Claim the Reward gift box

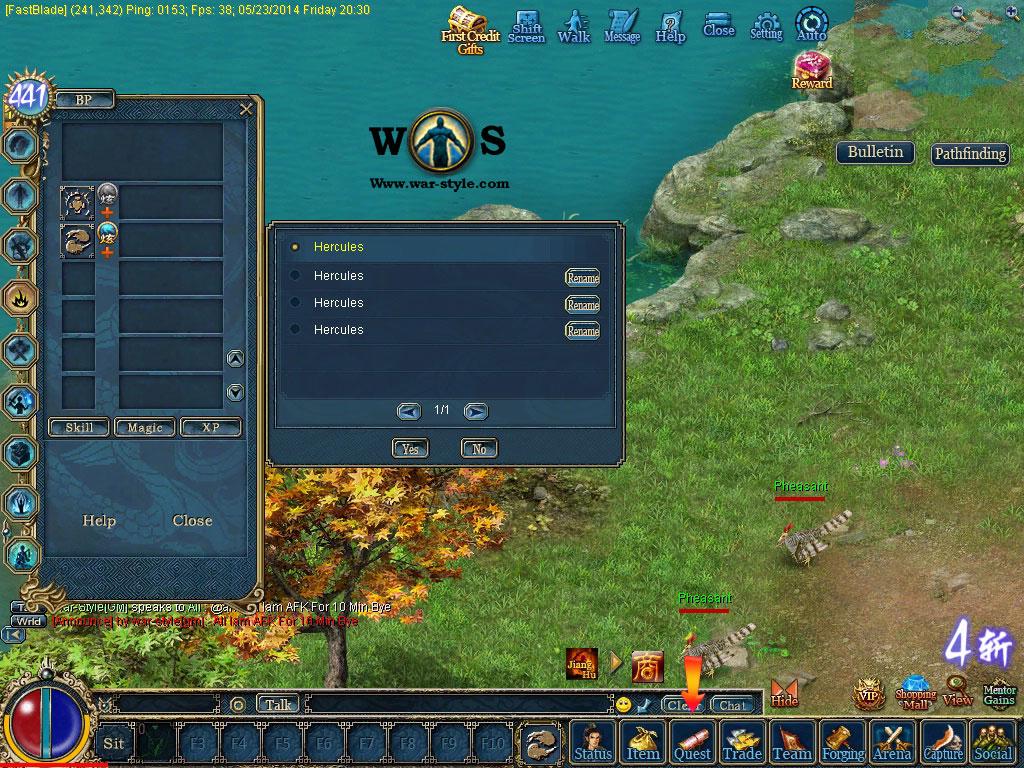point(811,68)
